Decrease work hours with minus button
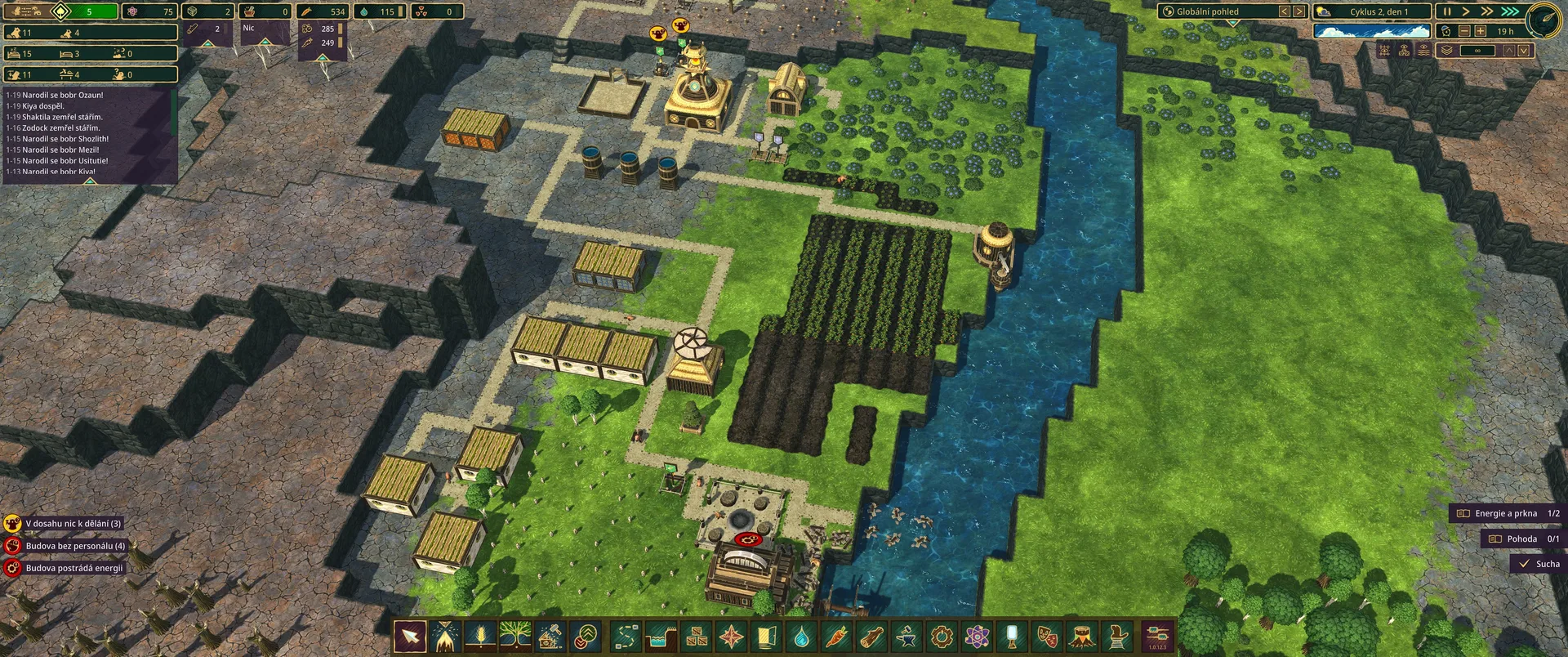 (1464, 31)
